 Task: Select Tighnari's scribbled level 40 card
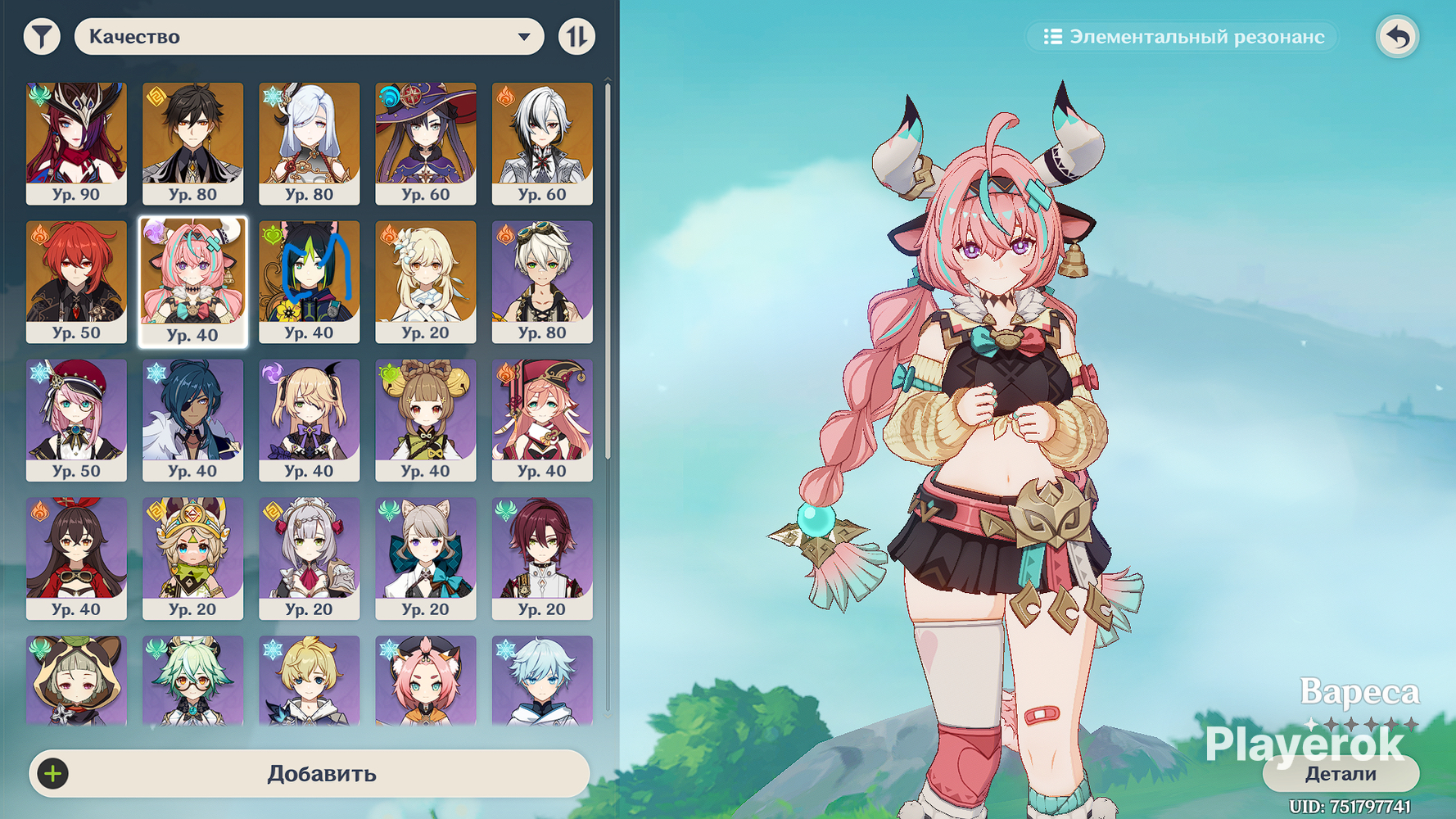pyautogui.click(x=309, y=281)
